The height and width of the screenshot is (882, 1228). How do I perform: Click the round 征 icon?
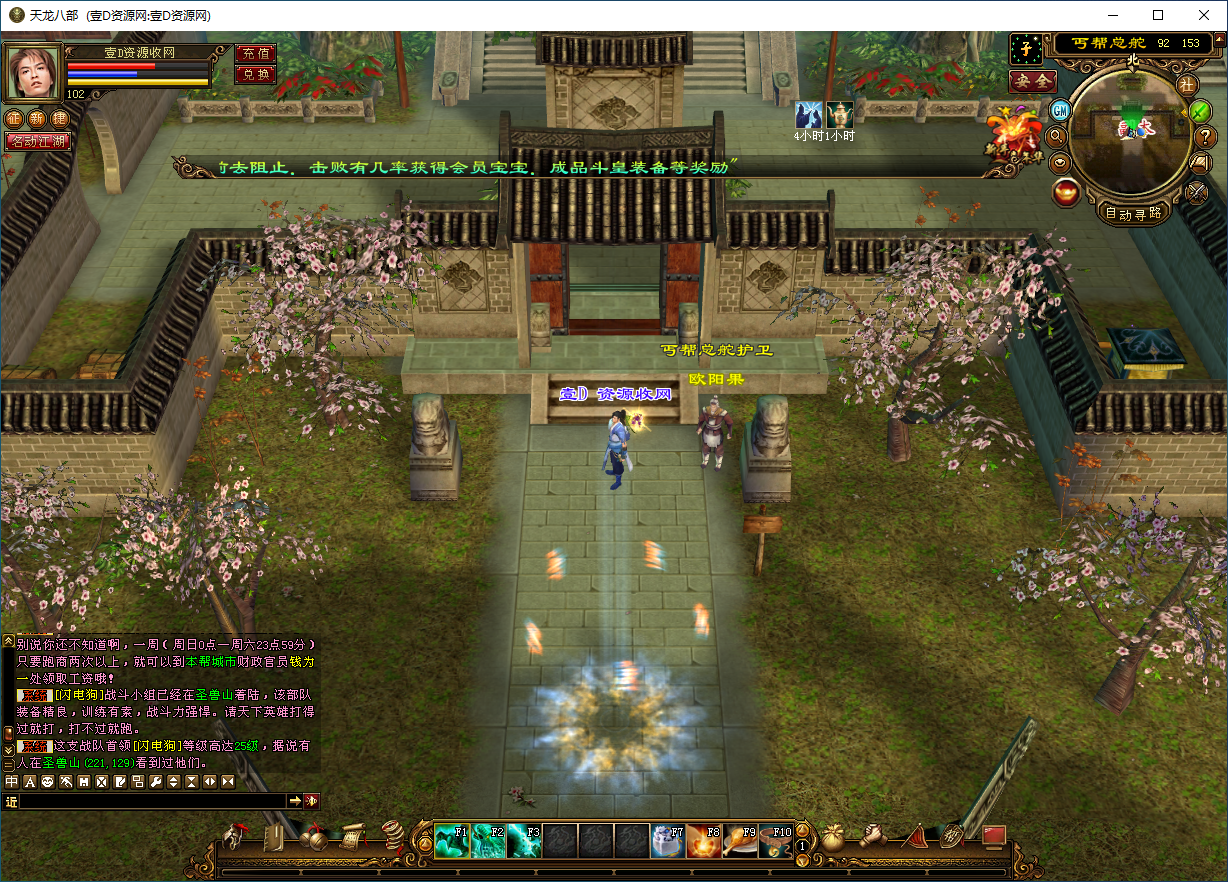pos(14,119)
